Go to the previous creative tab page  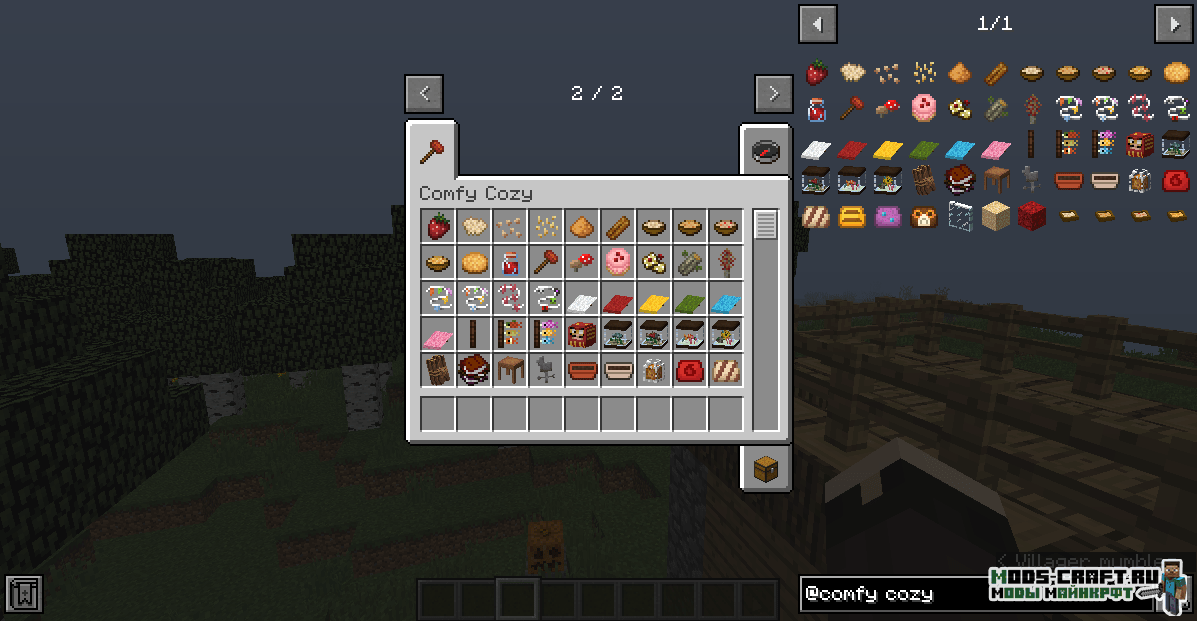[424, 93]
